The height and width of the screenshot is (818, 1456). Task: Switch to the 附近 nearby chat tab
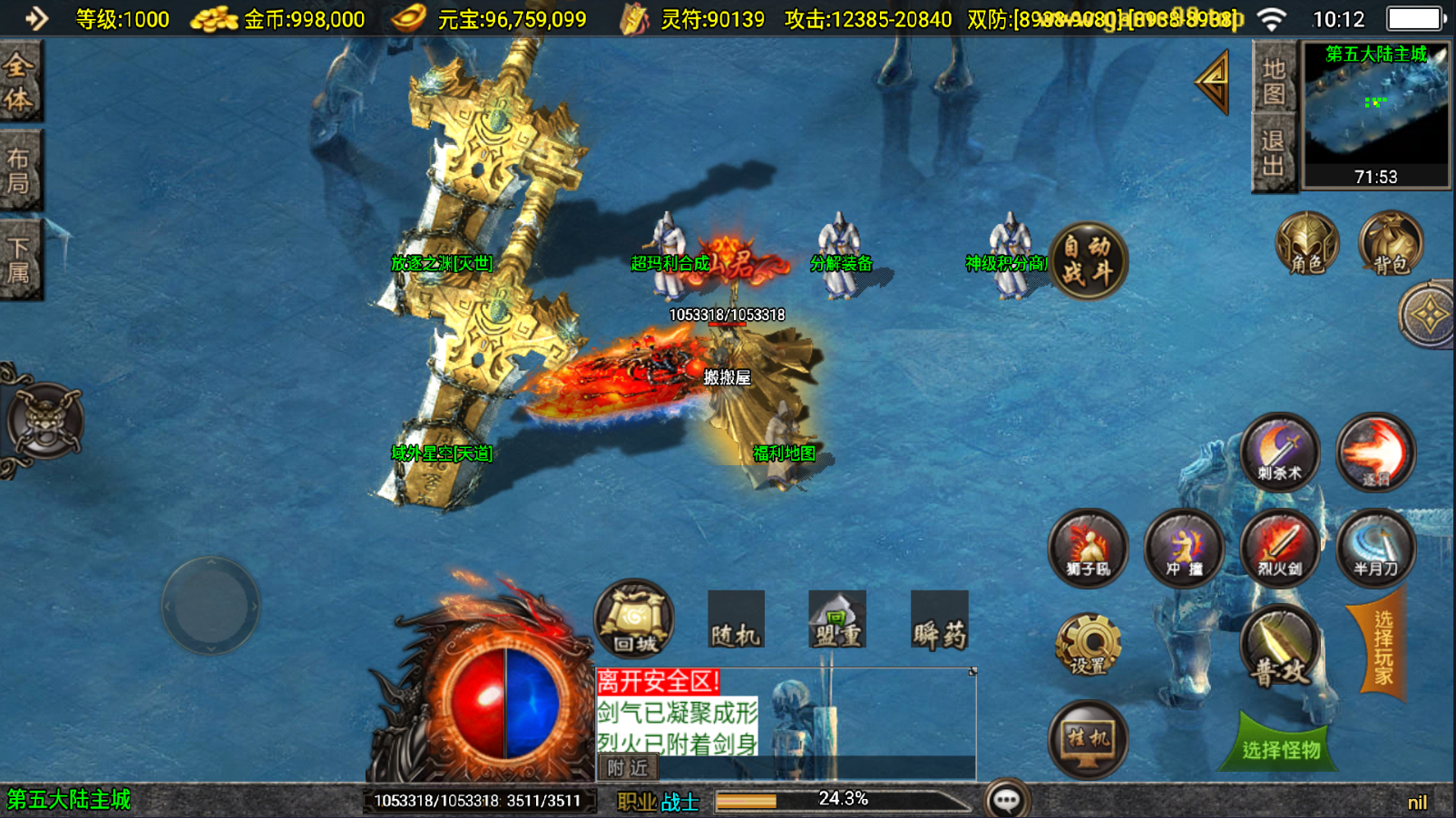(x=628, y=768)
